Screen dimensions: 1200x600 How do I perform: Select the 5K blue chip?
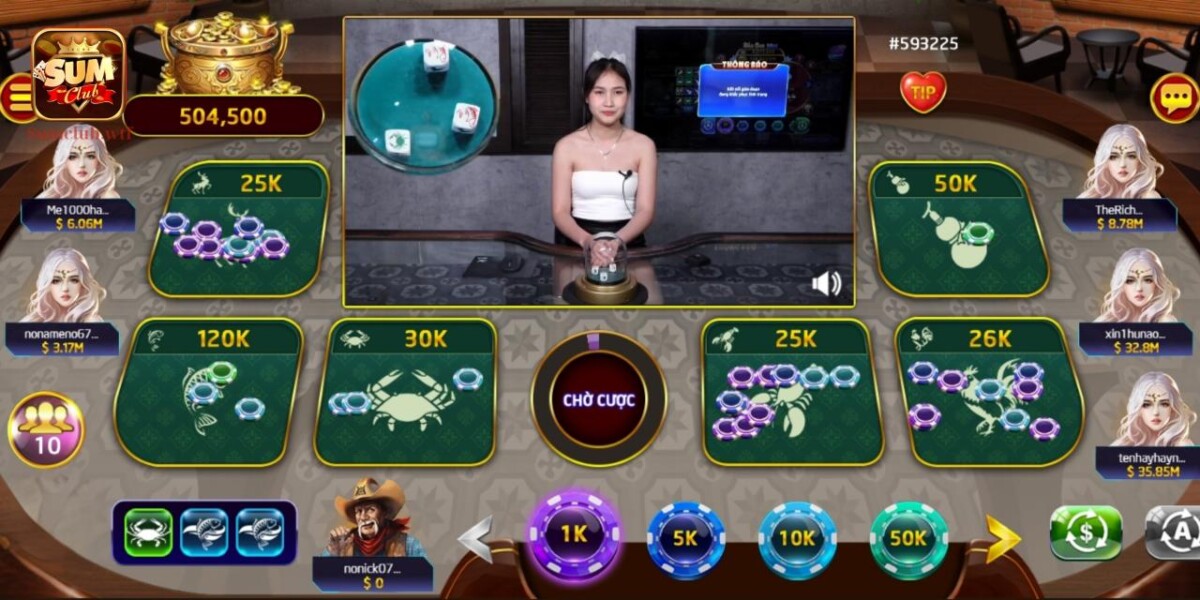pos(685,538)
